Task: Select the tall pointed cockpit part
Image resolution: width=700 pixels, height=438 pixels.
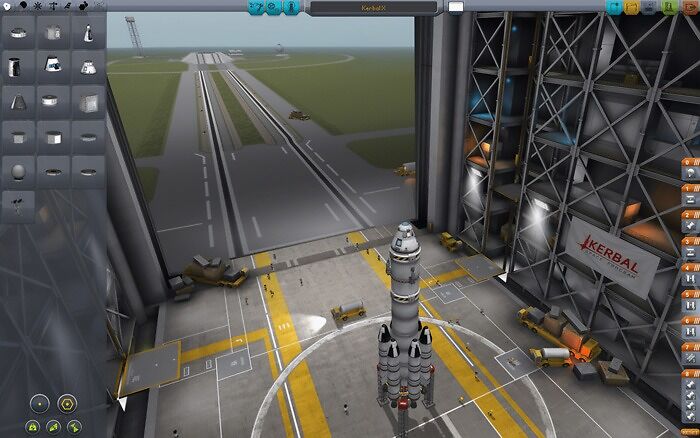Action: click(86, 34)
